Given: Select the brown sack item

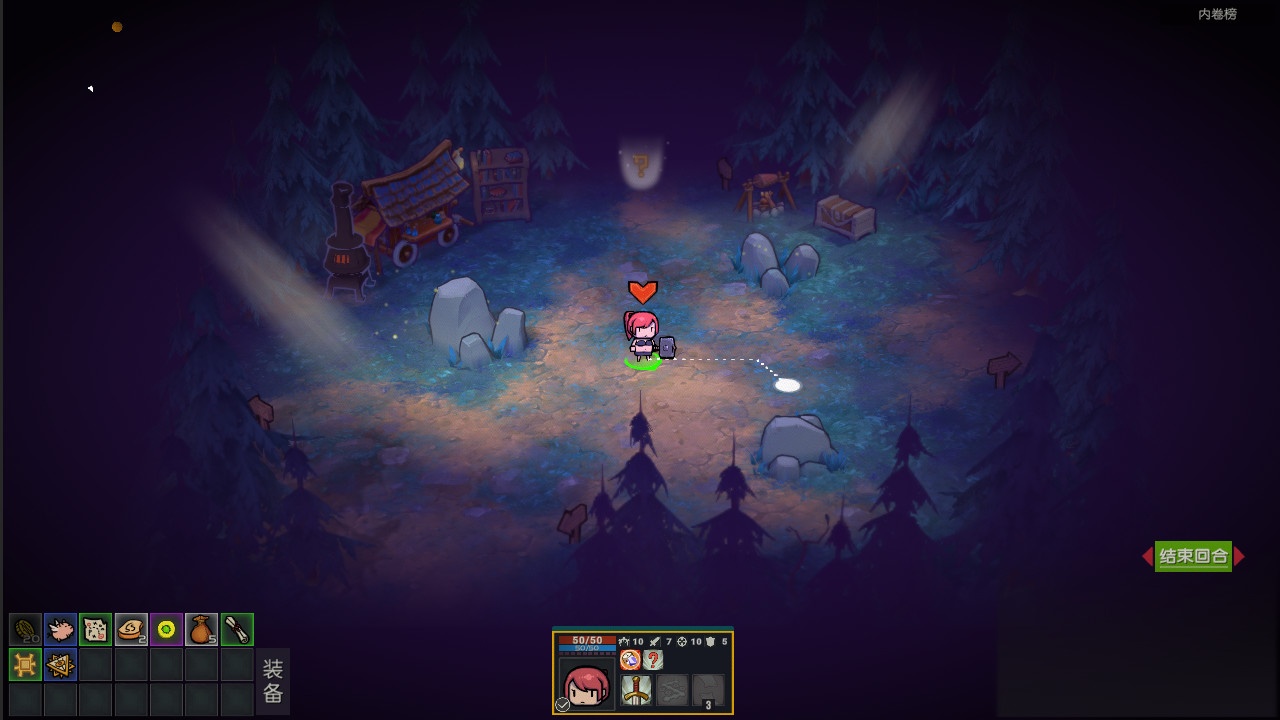Looking at the screenshot, I should click(x=201, y=629).
